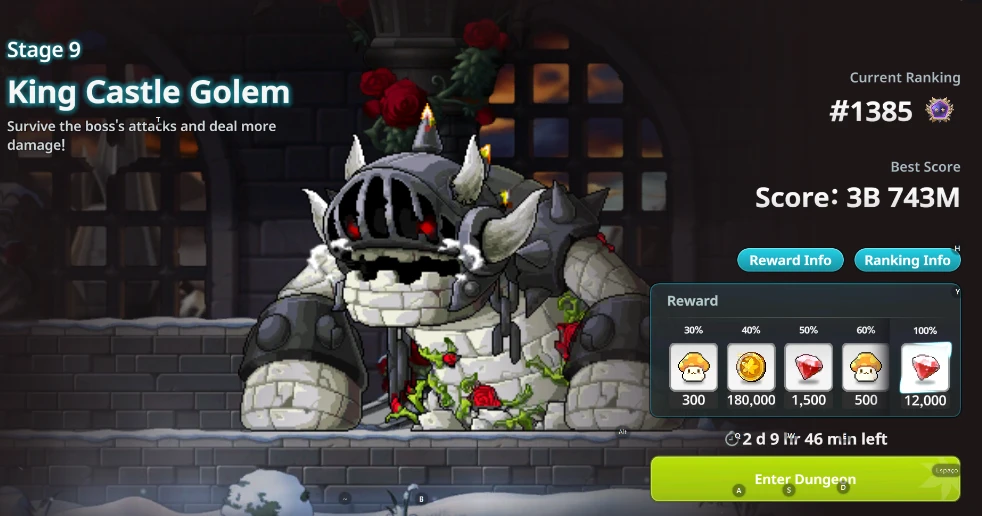Screen dimensions: 982x516
Task: Select the 30% mushroom reward worth 300
Action: pos(693,367)
